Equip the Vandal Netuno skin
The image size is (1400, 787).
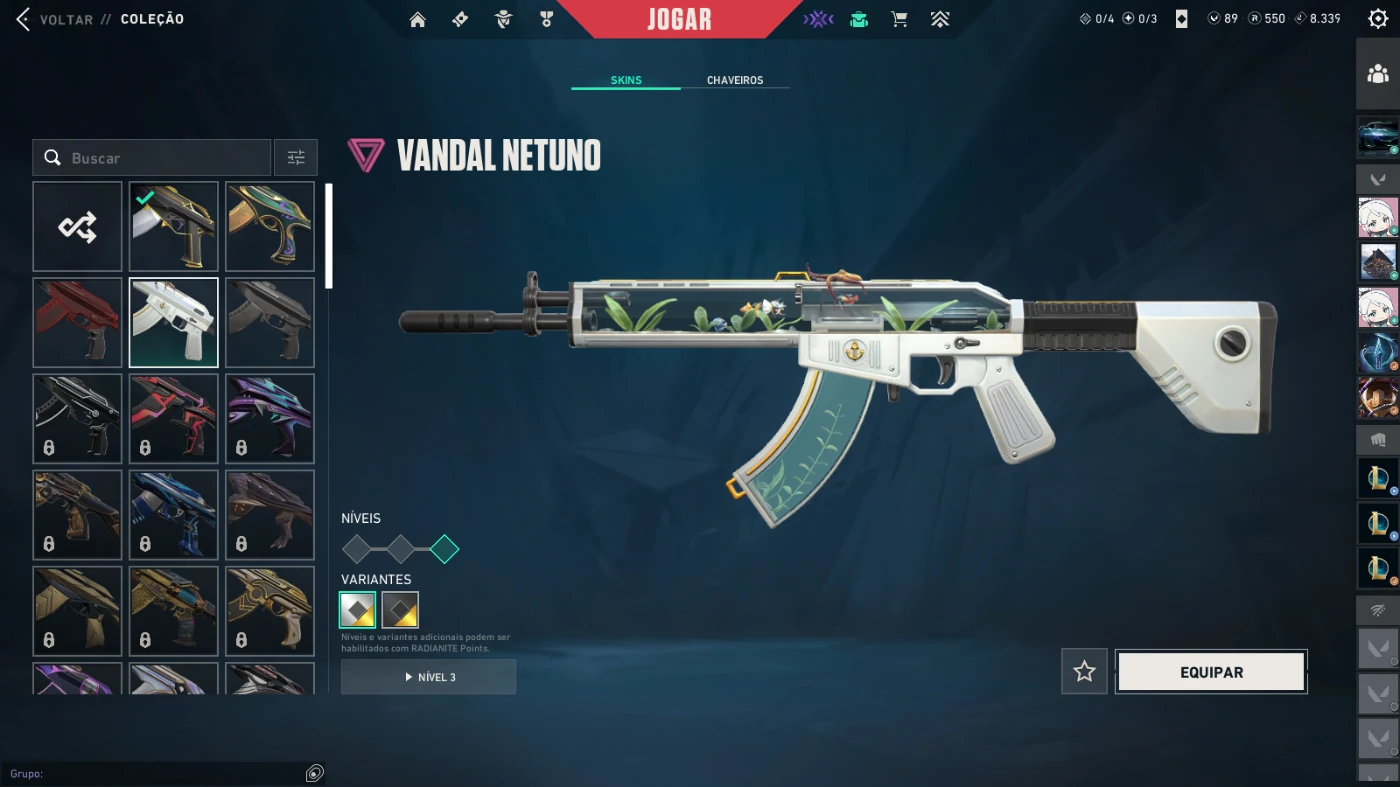[1211, 672]
